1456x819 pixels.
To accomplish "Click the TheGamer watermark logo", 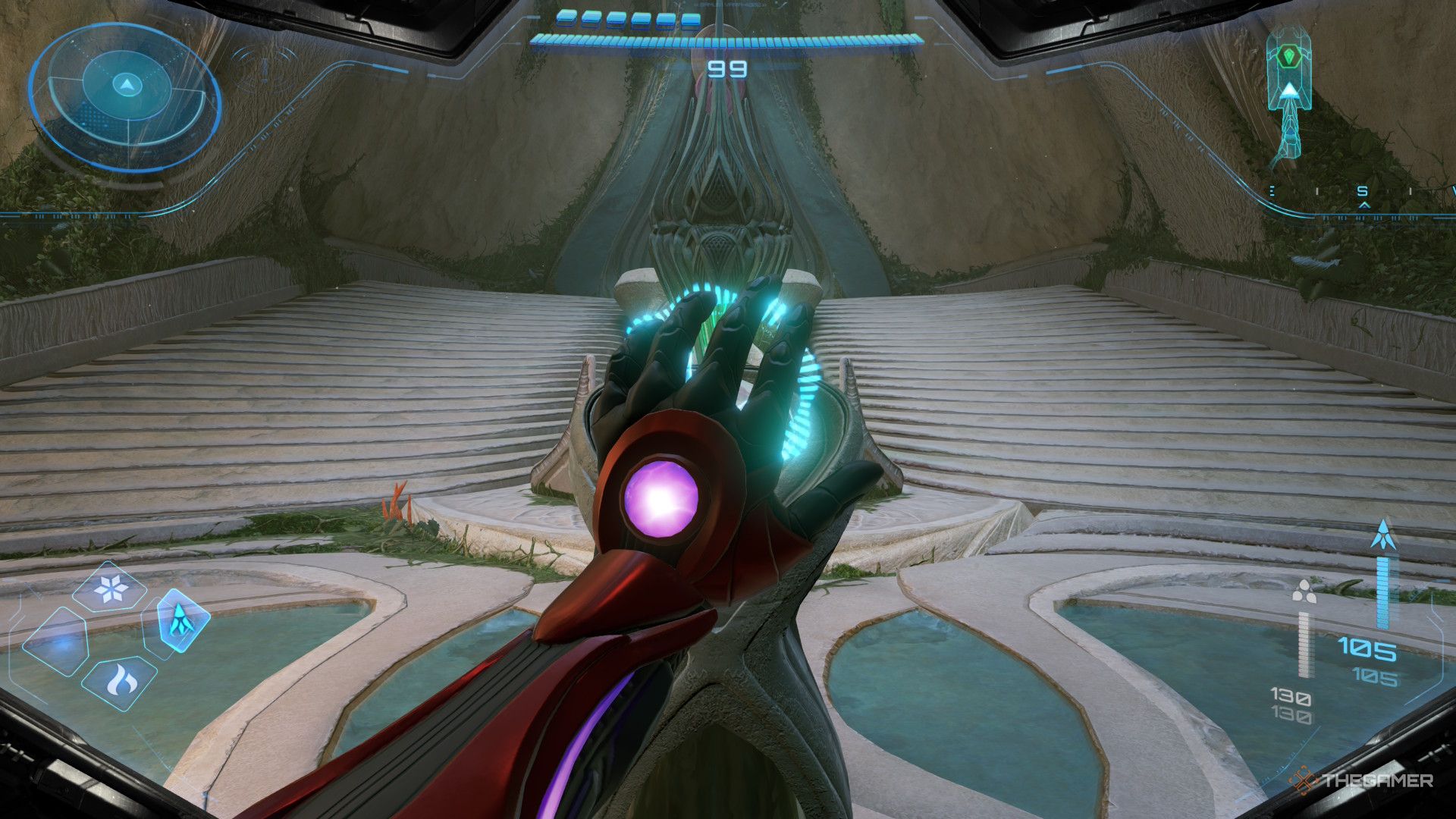I will 1363,780.
